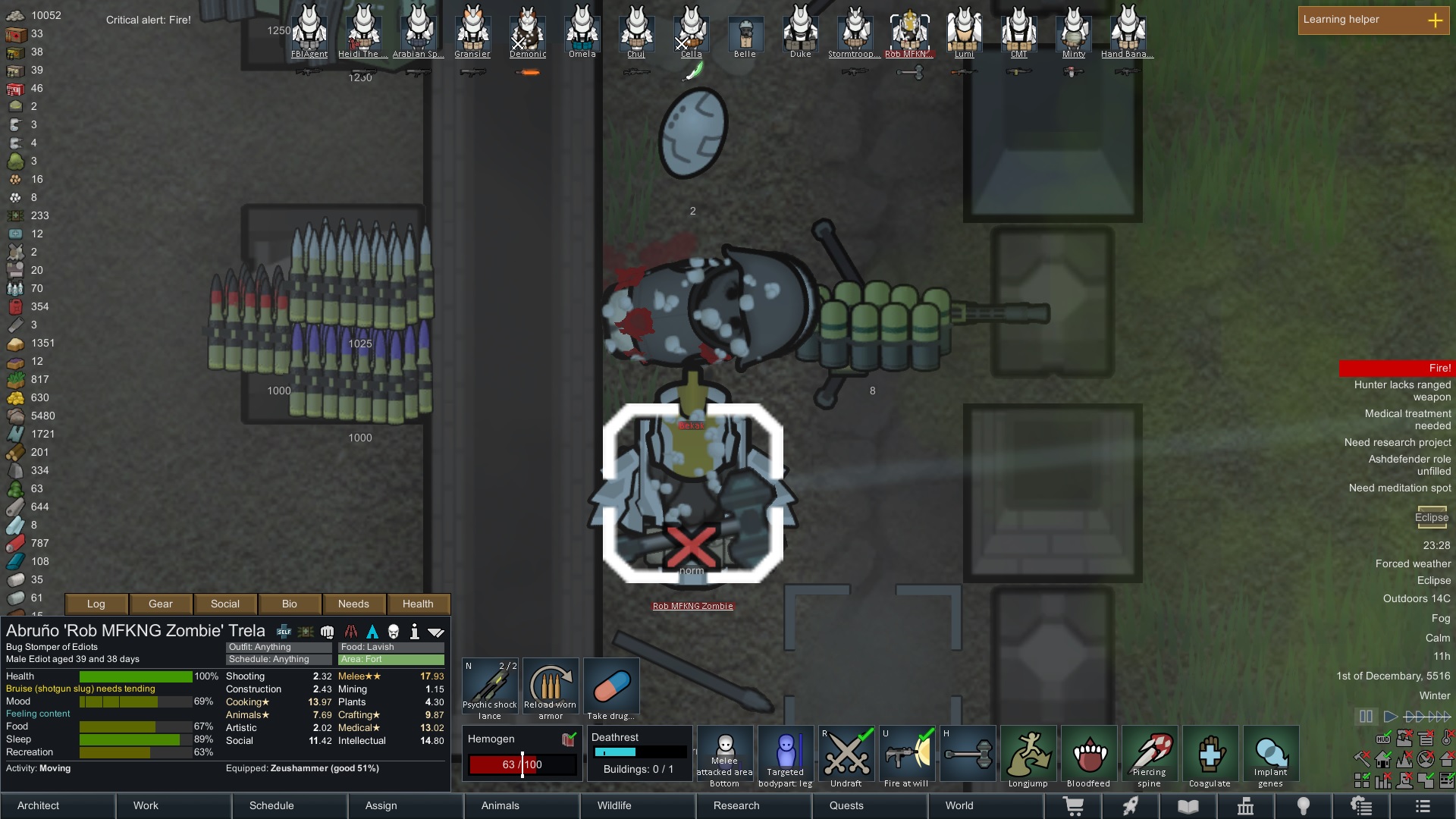1456x819 pixels.
Task: Toggle the Fire at will setting
Action: click(907, 757)
